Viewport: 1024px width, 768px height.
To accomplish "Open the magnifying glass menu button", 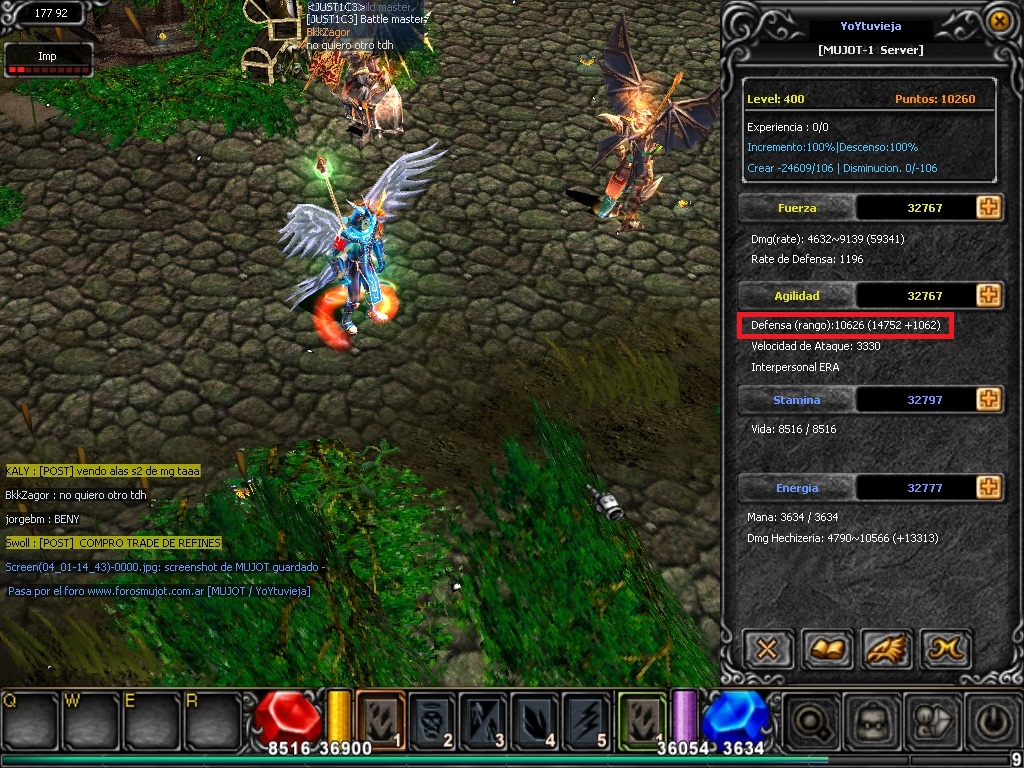I will 808,721.
